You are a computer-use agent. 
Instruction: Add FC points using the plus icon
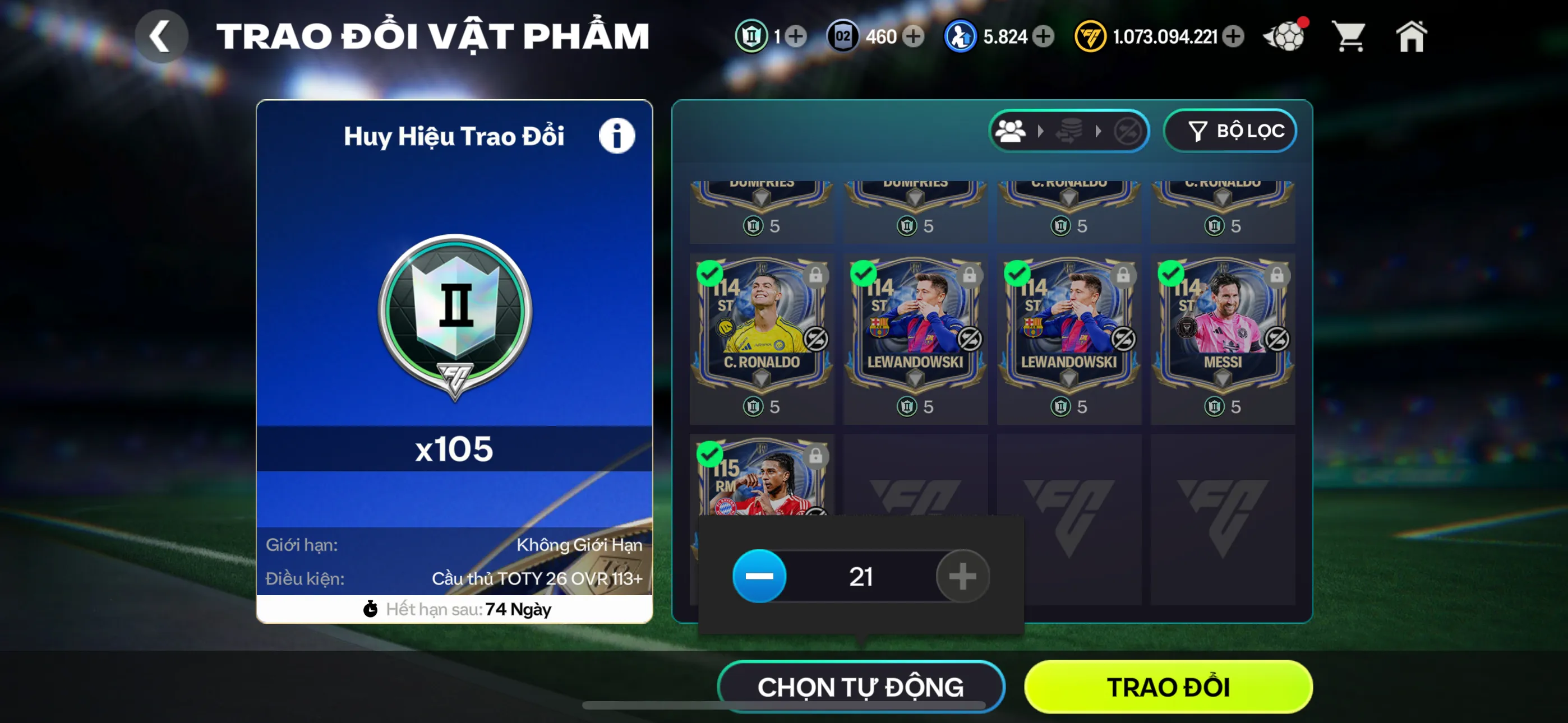(x=1234, y=37)
